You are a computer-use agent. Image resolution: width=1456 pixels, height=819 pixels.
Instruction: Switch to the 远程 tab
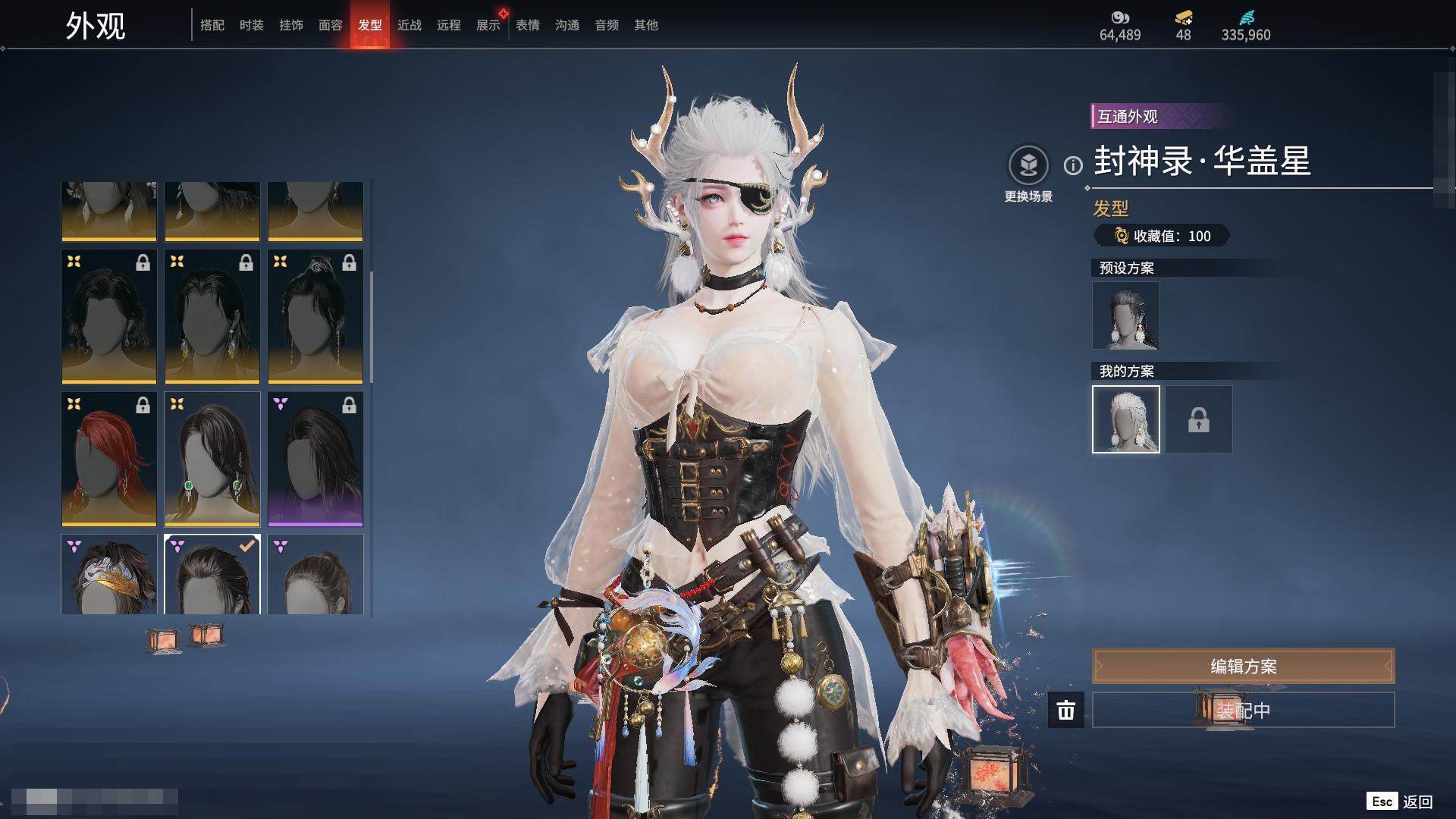pyautogui.click(x=449, y=25)
